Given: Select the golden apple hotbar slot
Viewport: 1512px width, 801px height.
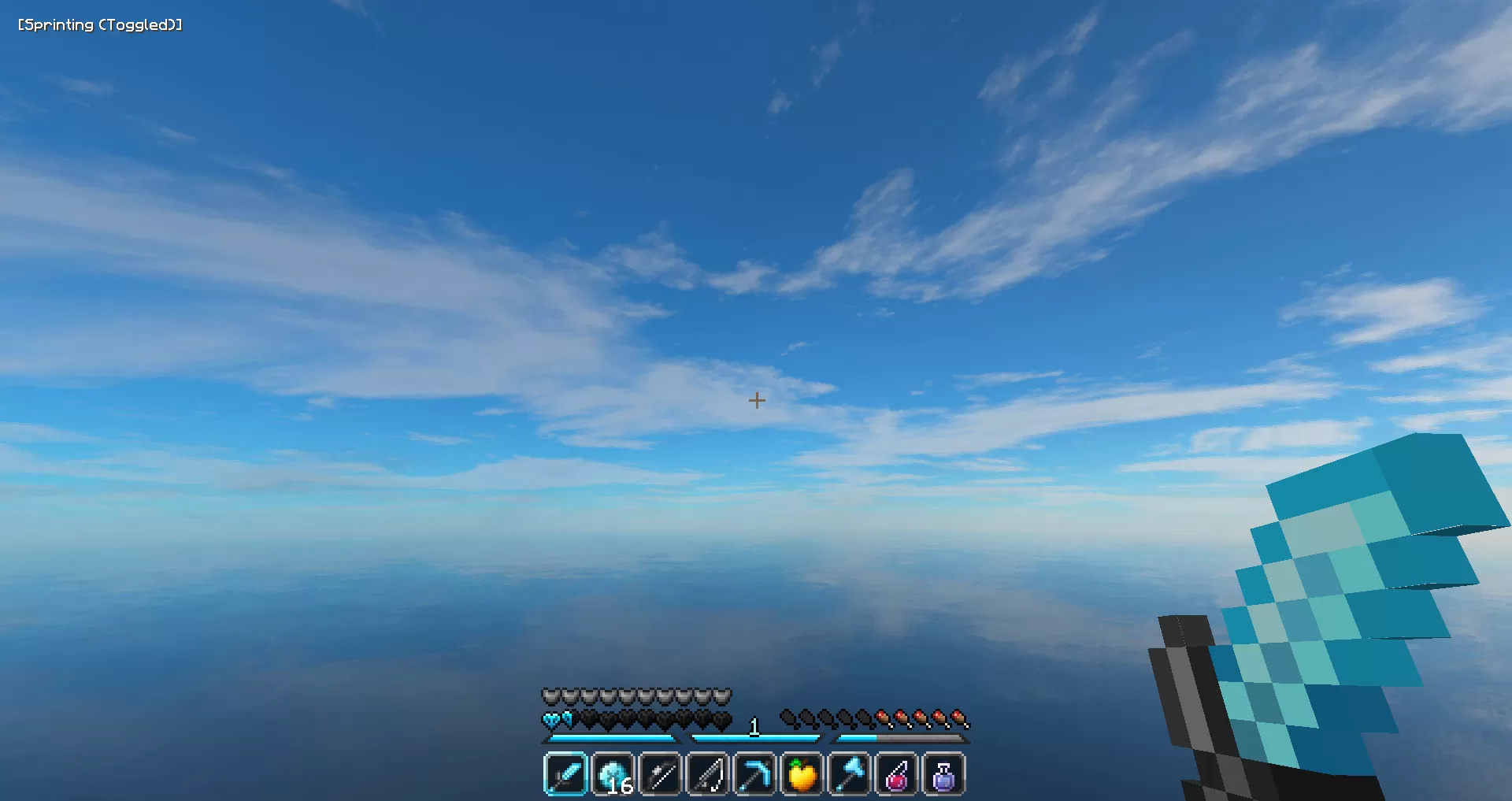Looking at the screenshot, I should tap(802, 774).
